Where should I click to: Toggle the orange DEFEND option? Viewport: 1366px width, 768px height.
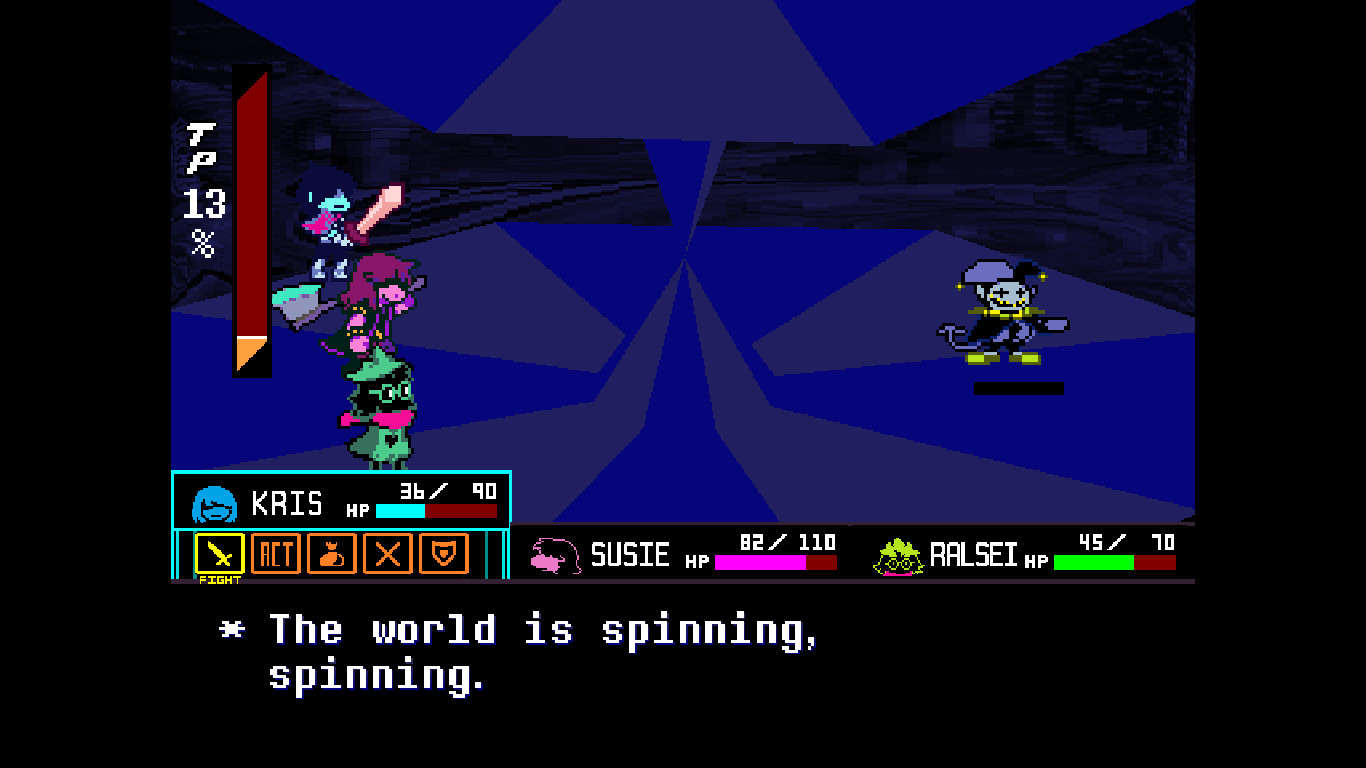443,555
